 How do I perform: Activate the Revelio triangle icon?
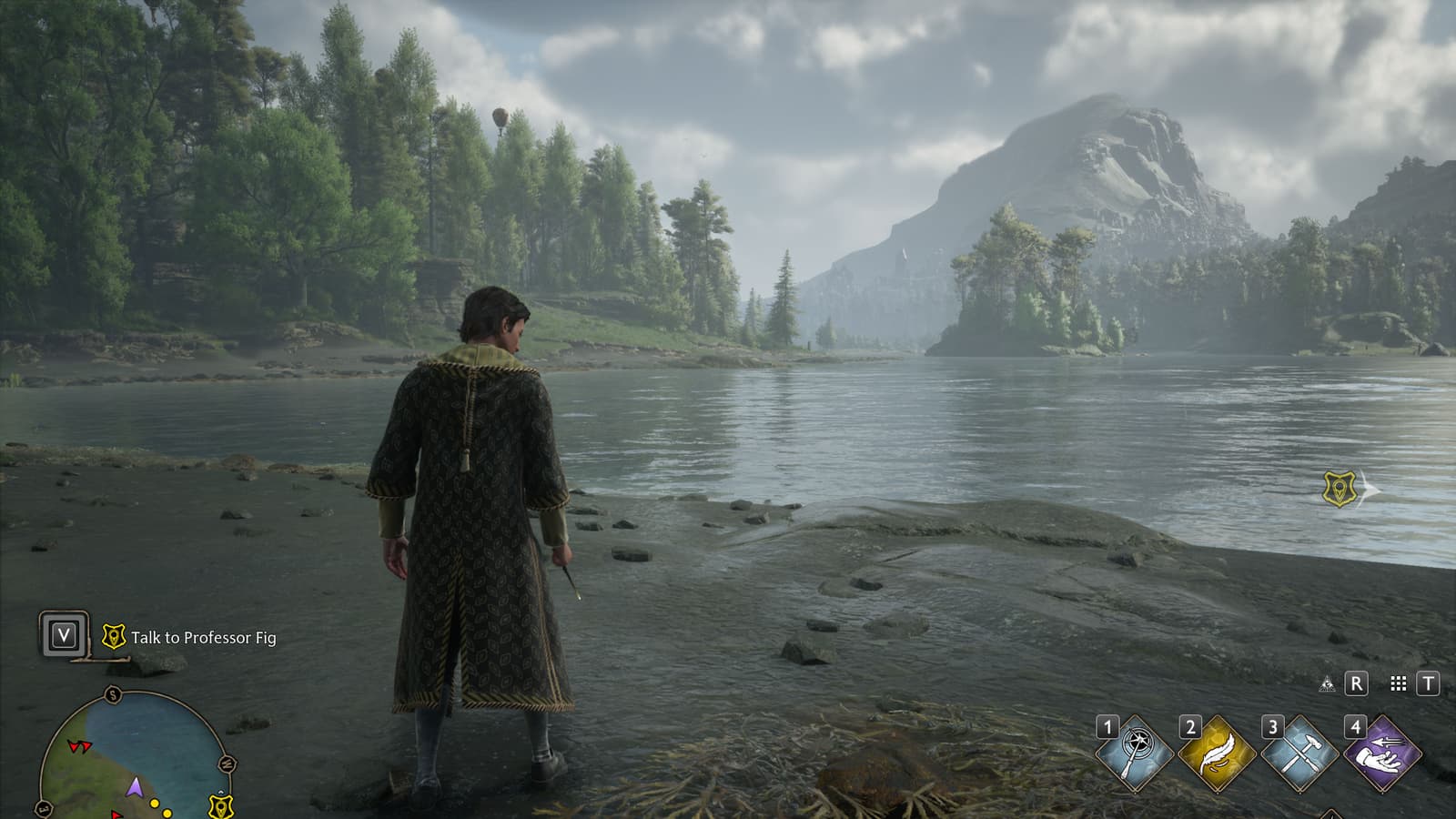pyautogui.click(x=1327, y=683)
